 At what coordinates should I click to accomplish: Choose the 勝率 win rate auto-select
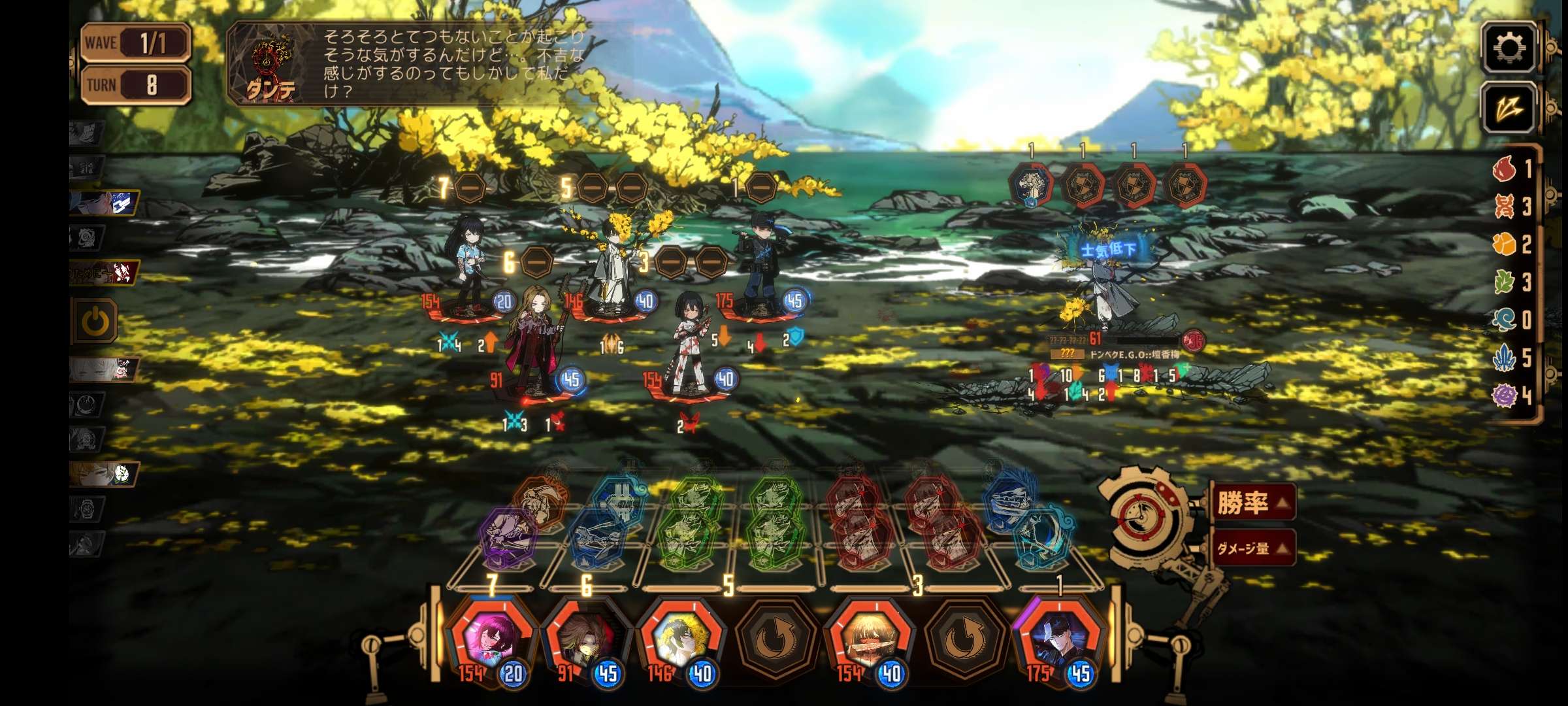pos(1251,502)
